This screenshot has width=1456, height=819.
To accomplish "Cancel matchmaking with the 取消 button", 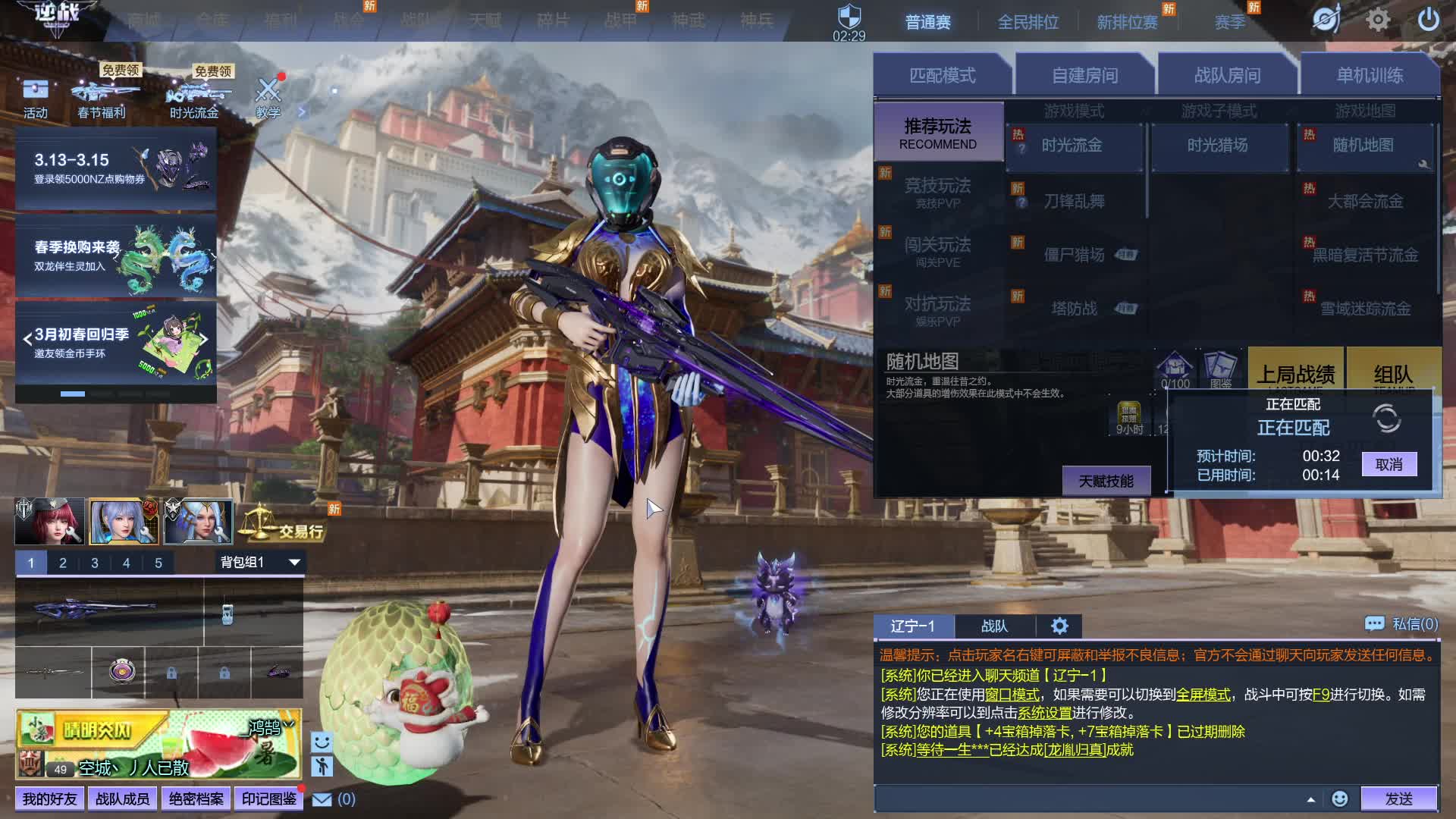I will point(1389,464).
